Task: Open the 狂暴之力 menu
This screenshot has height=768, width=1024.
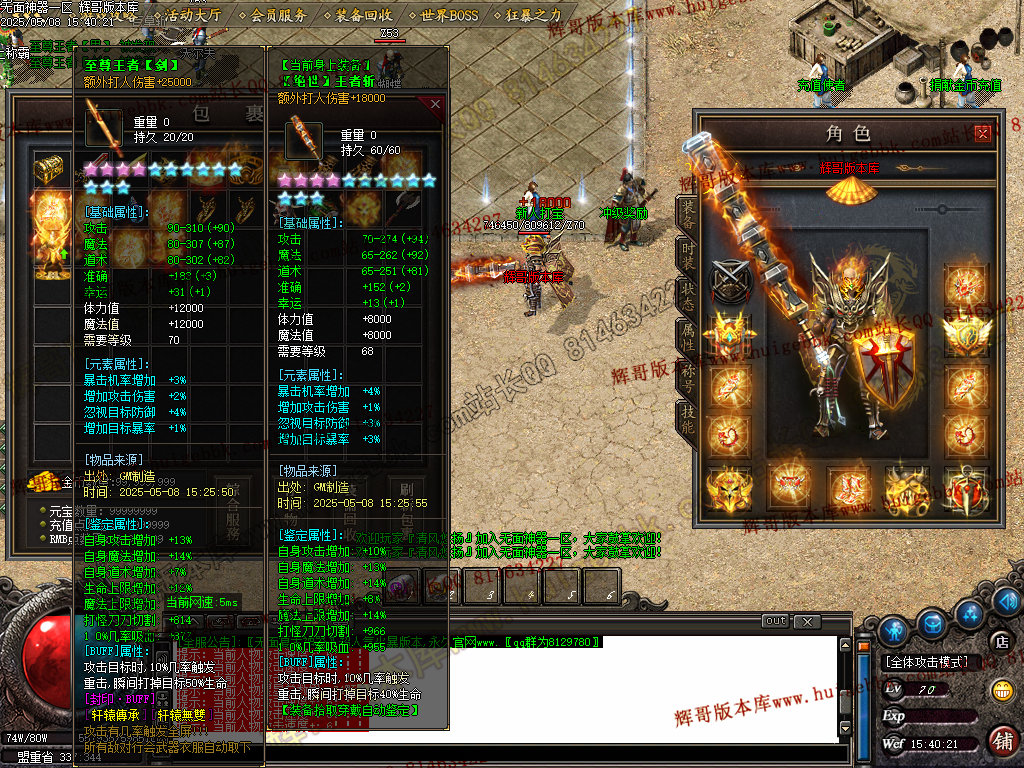Action: (x=535, y=15)
